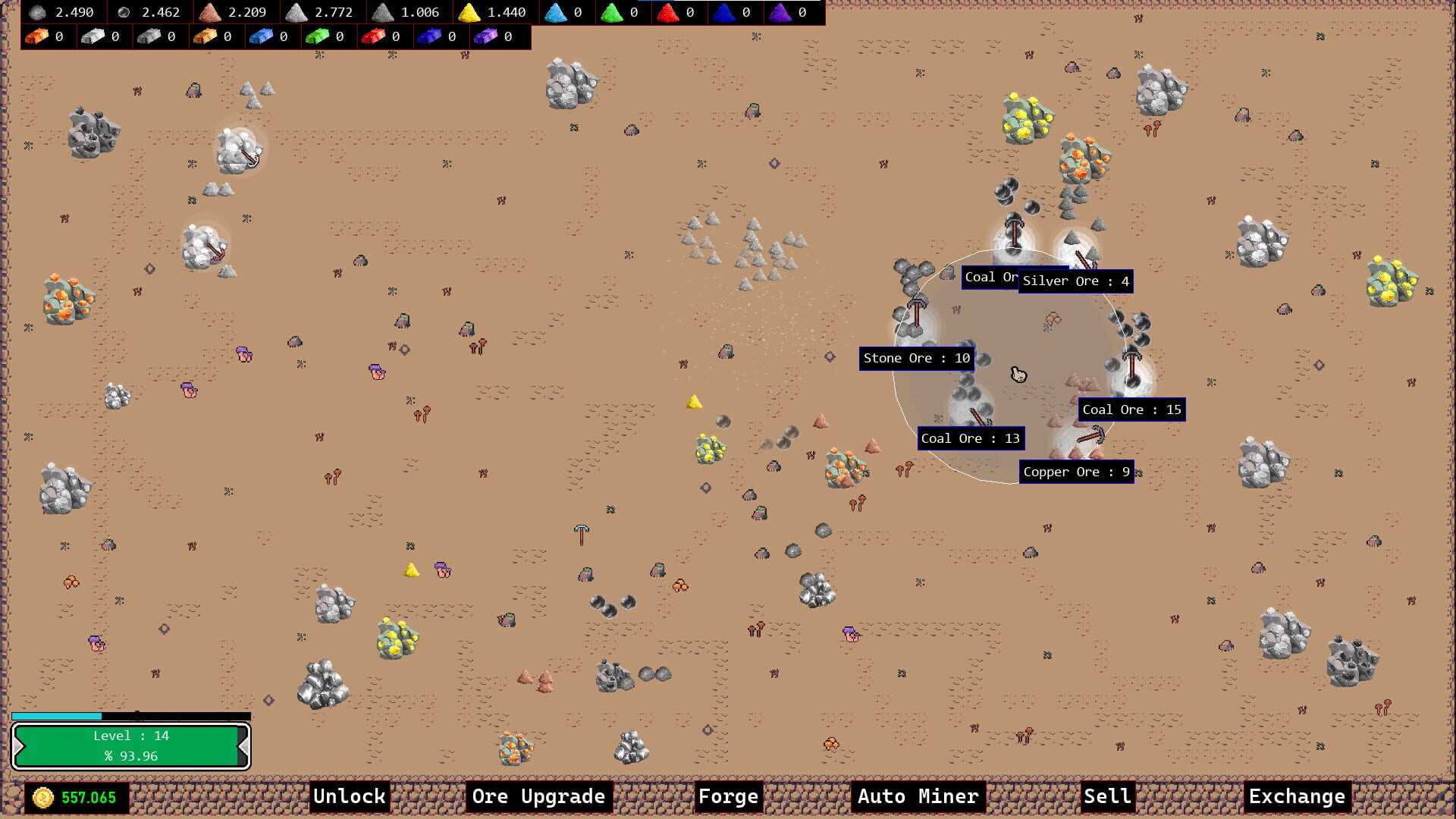Click the copper ore counter icon

[x=210, y=12]
